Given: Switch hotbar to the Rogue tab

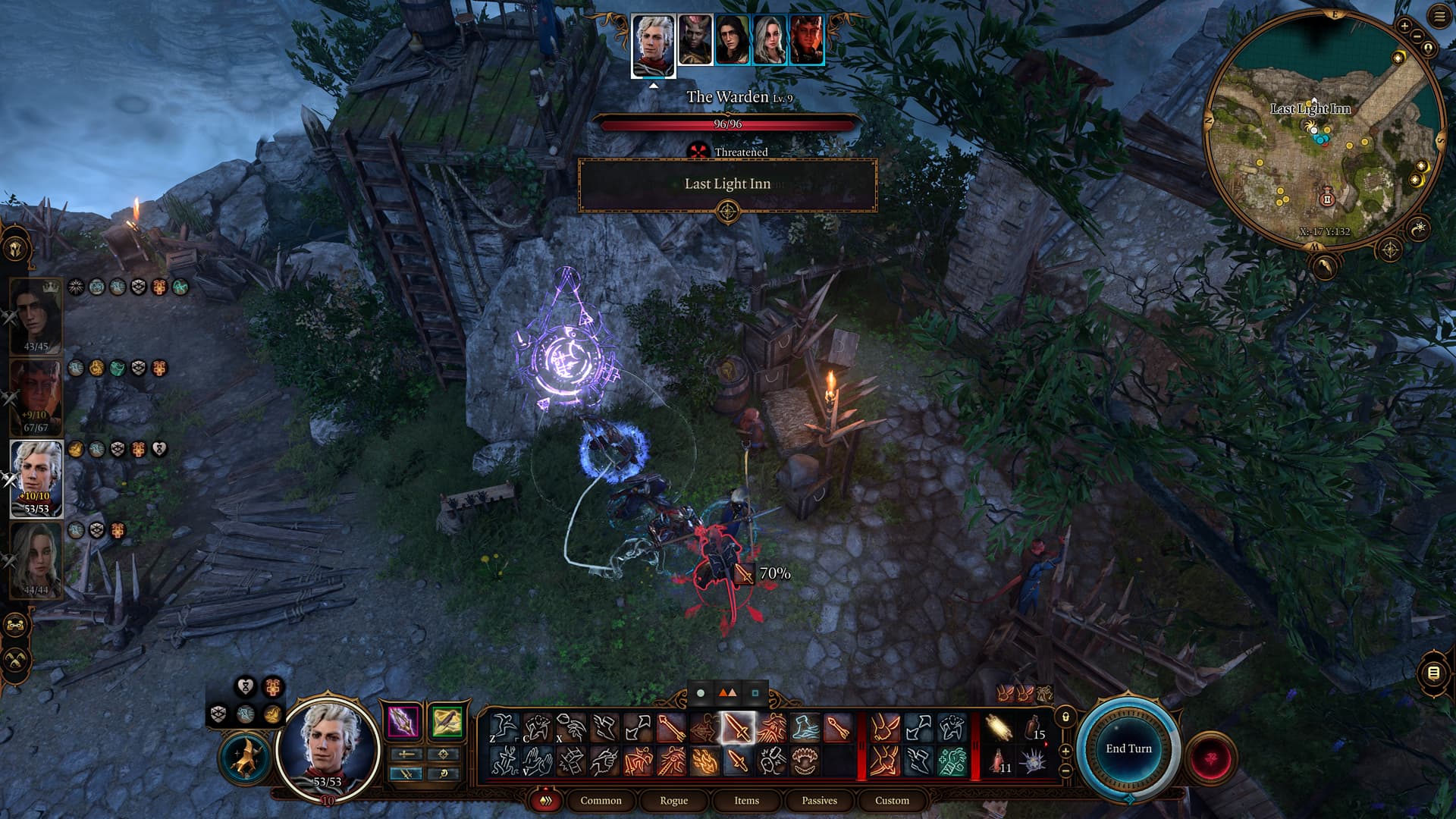Looking at the screenshot, I should [673, 800].
